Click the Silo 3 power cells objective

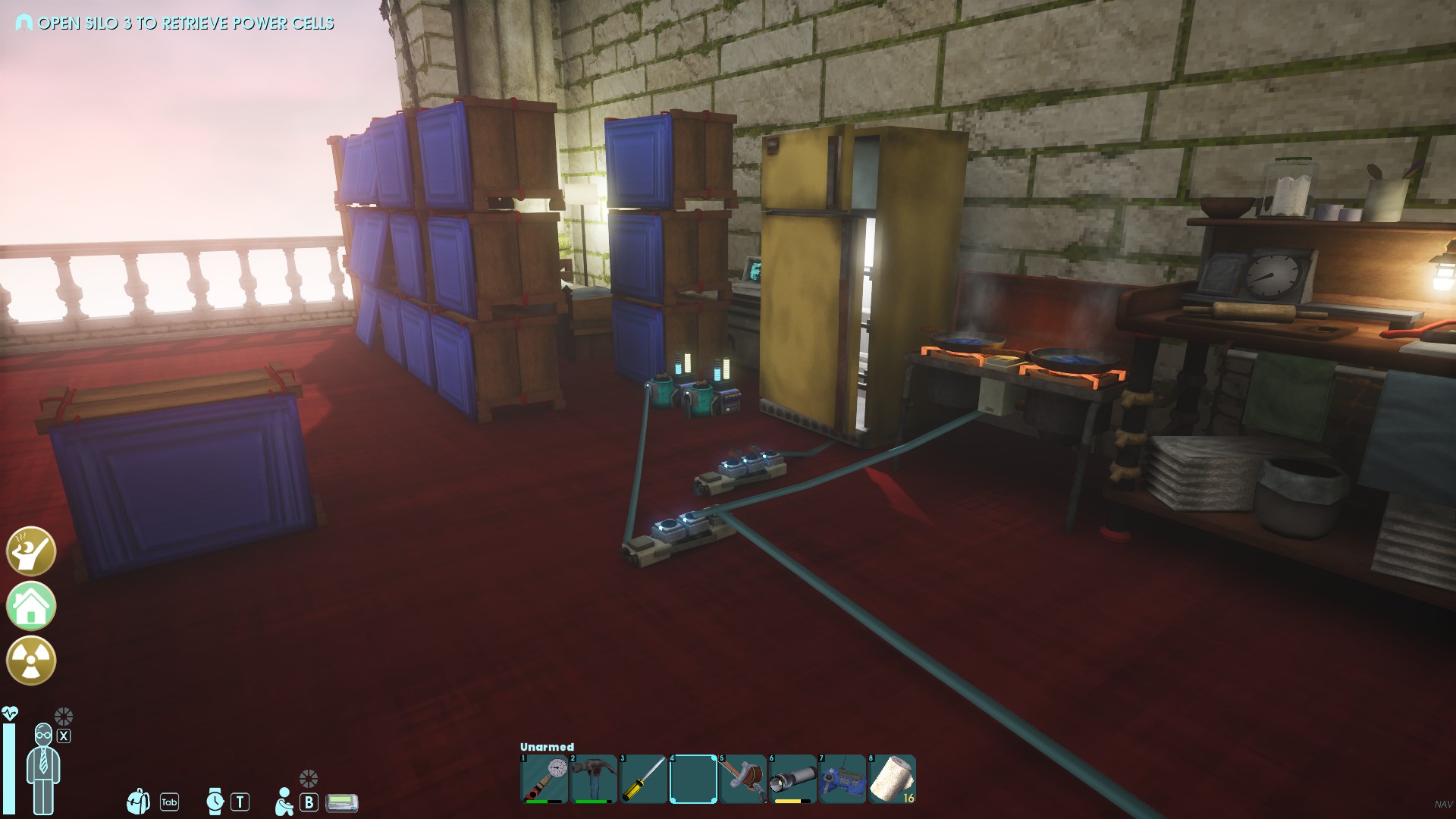click(x=185, y=24)
